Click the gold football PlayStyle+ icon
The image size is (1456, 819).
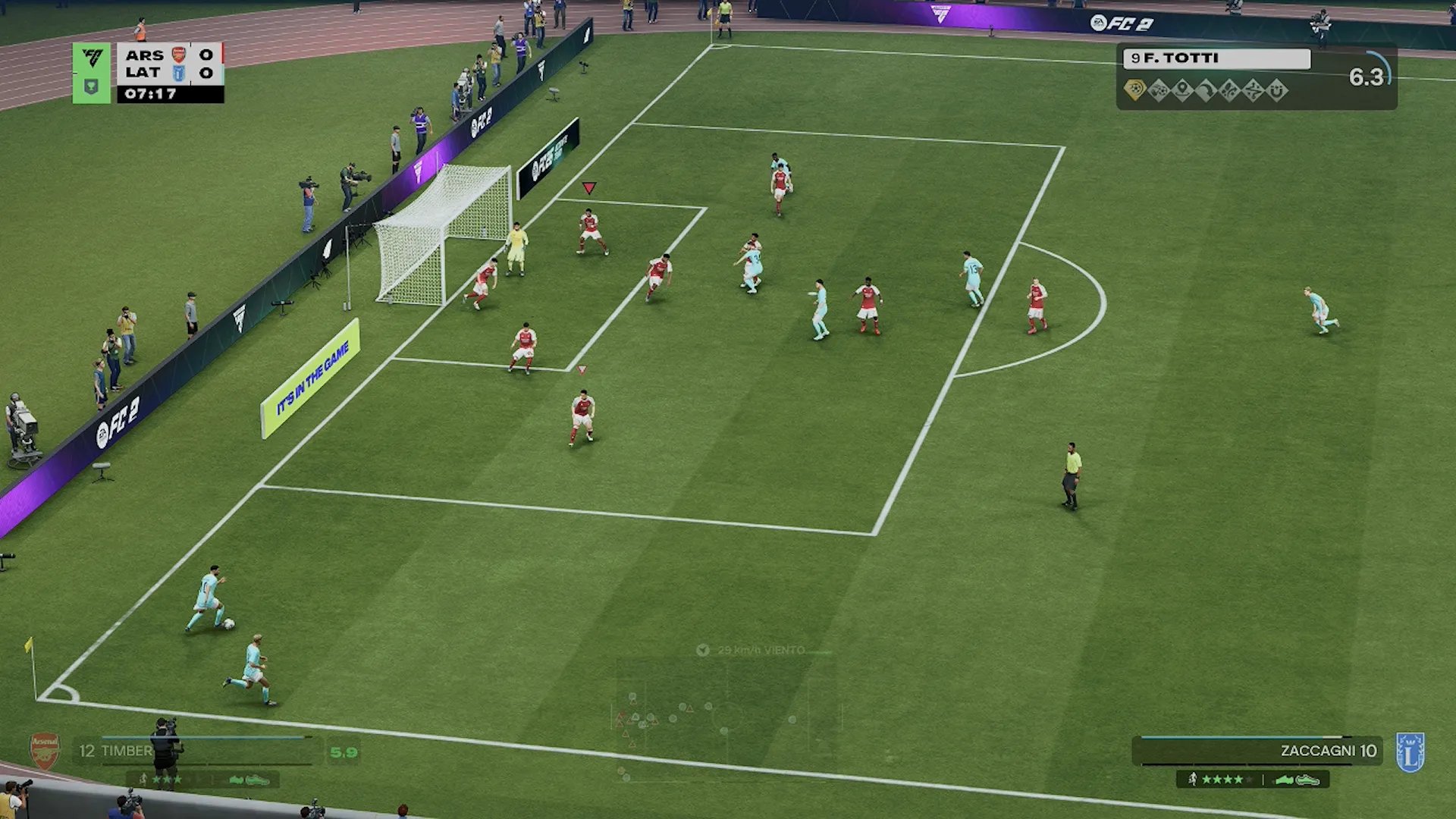pyautogui.click(x=1134, y=90)
